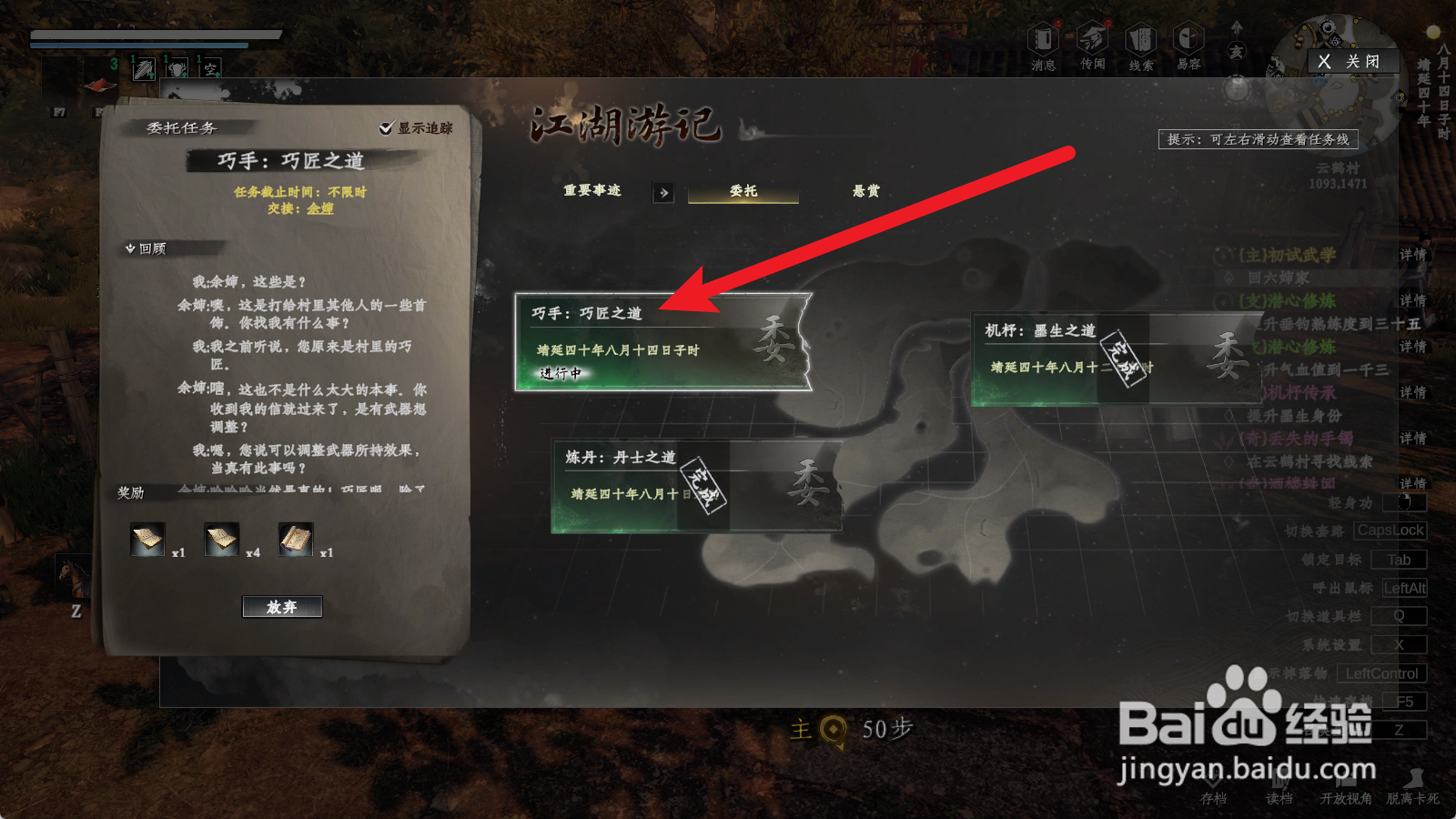The height and width of the screenshot is (819, 1456).
Task: Toggle the 显示追踪 tracking checkbox
Action: tap(387, 129)
